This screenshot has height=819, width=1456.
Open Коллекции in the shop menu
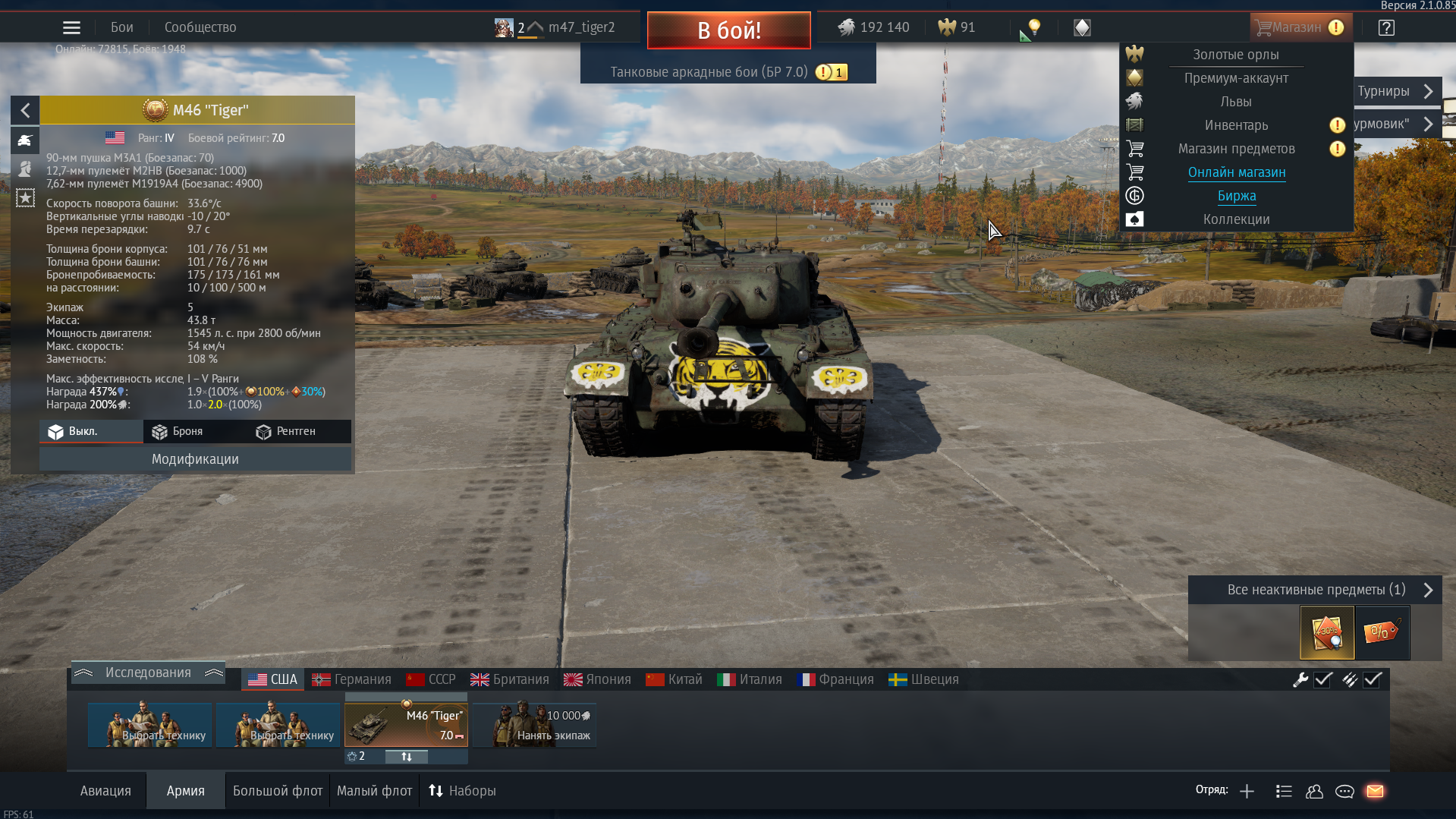pyautogui.click(x=1236, y=219)
